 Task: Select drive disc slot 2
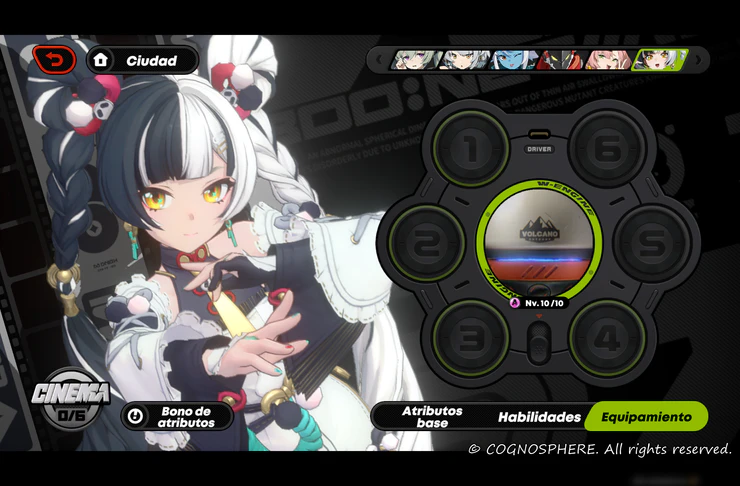point(427,243)
